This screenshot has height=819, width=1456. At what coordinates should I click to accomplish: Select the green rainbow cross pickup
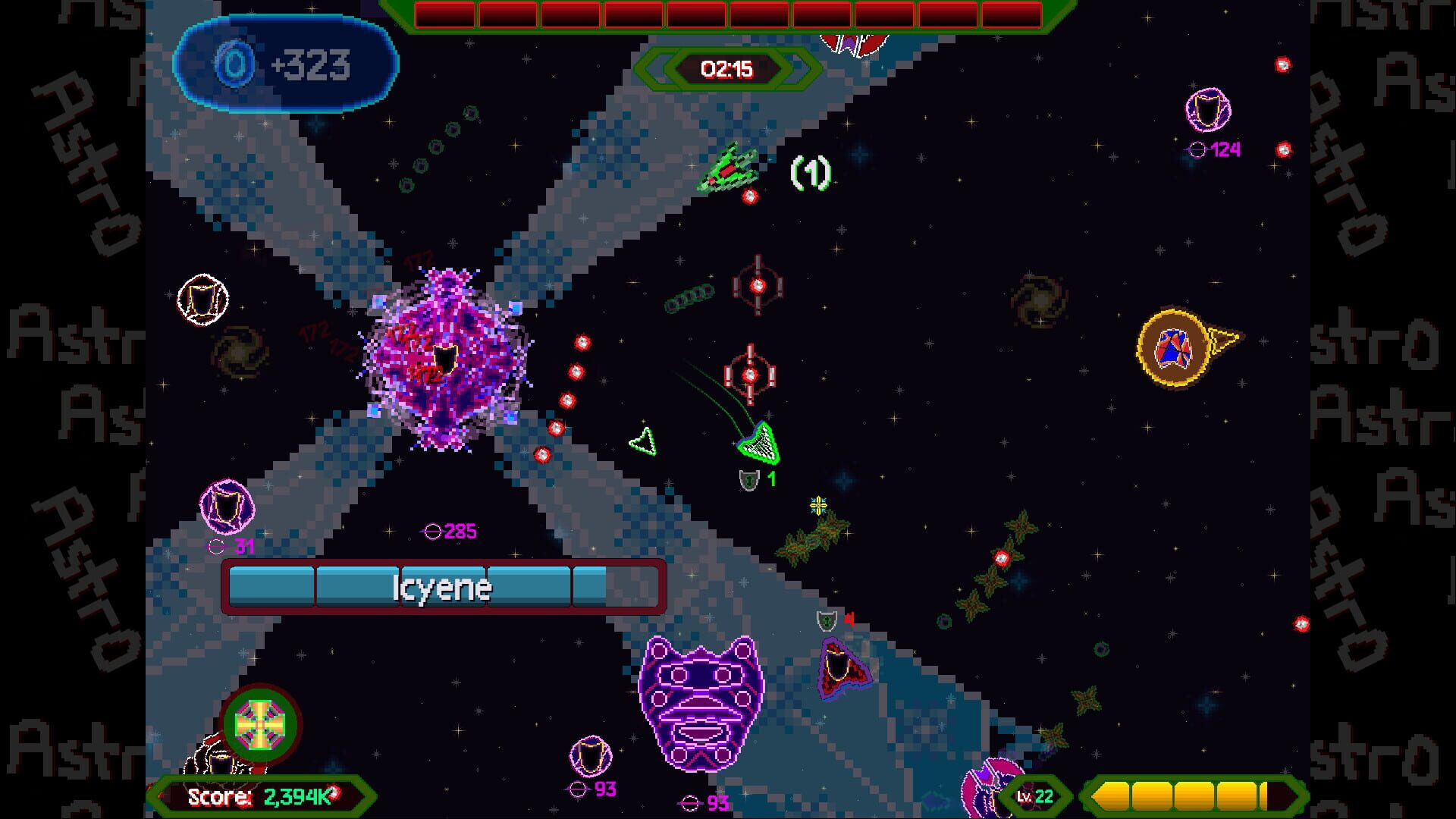pos(262,724)
